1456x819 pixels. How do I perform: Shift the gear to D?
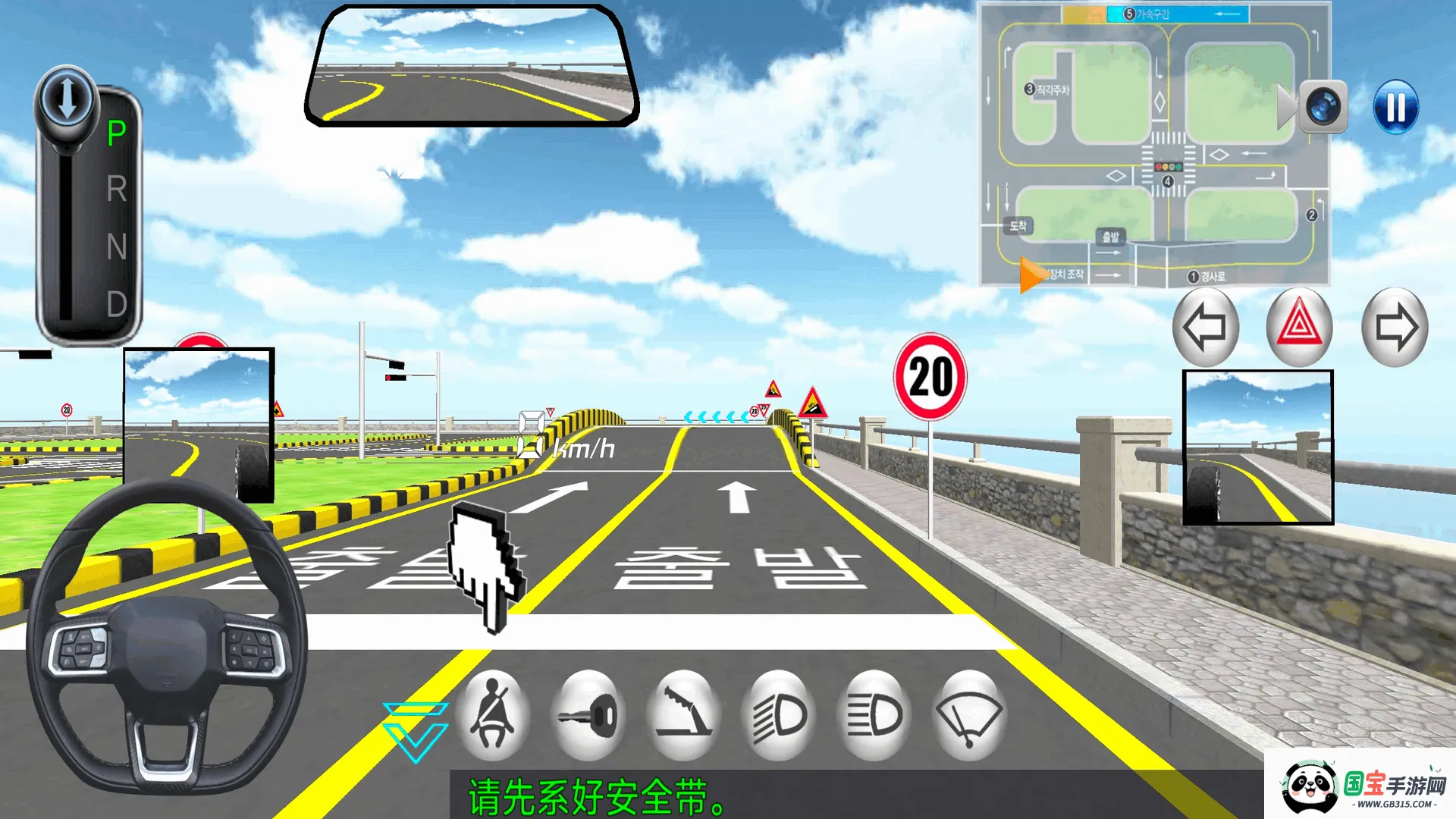[x=117, y=305]
